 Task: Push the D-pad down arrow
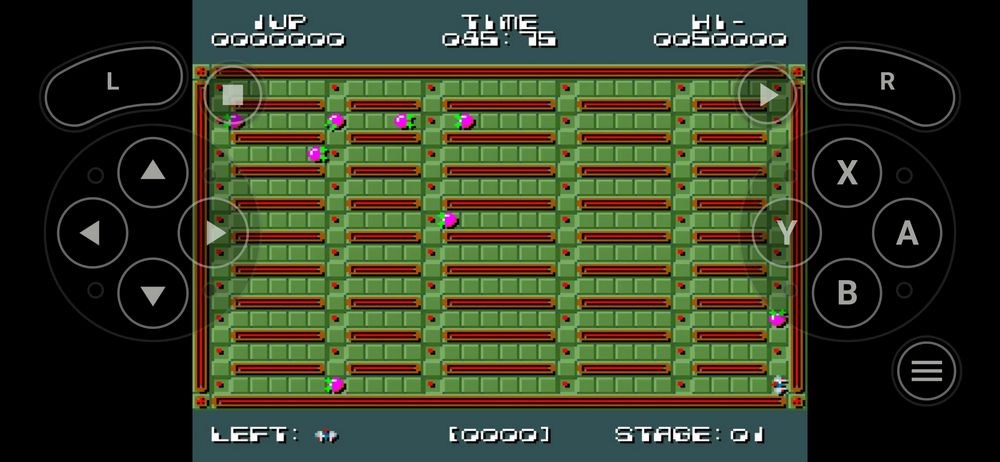point(153,294)
